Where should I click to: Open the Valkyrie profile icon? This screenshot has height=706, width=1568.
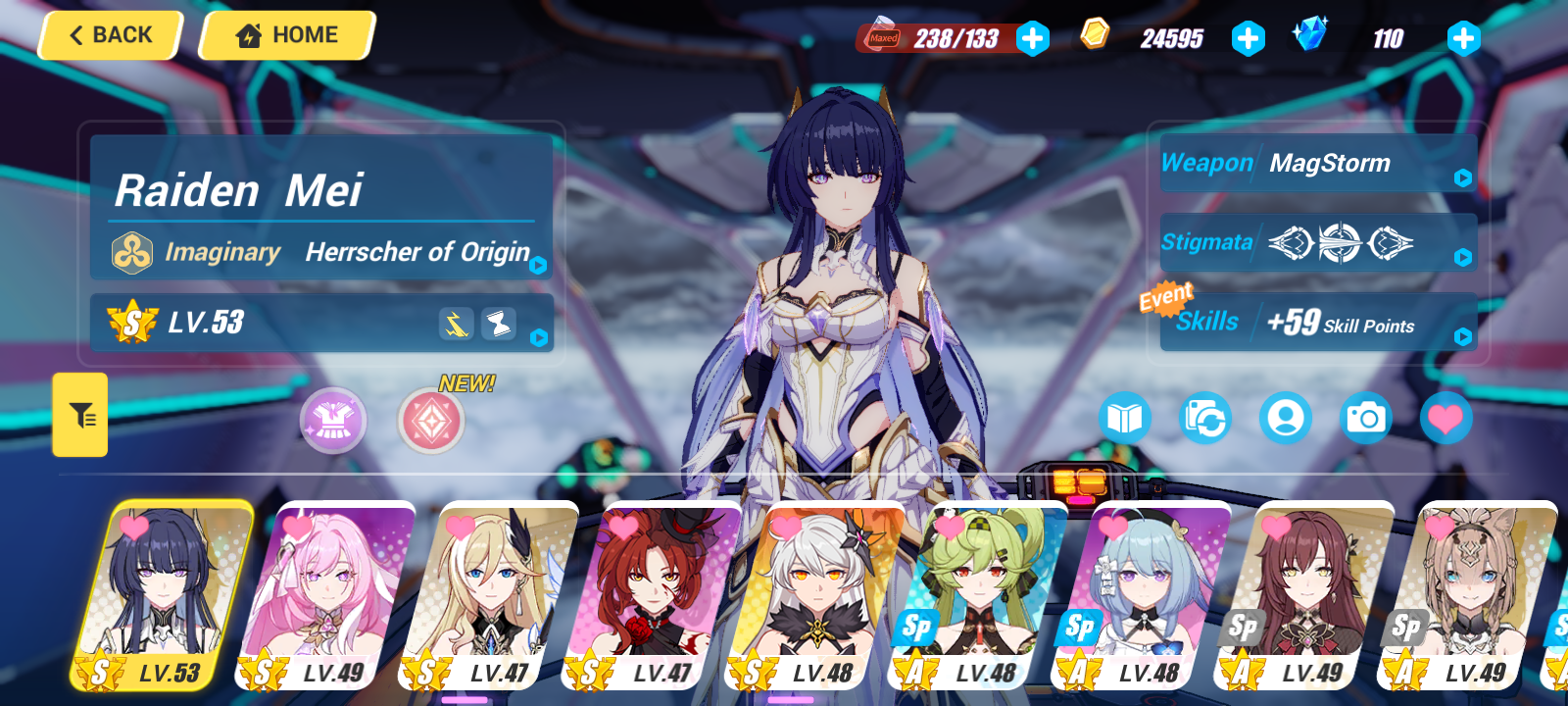tap(1286, 417)
